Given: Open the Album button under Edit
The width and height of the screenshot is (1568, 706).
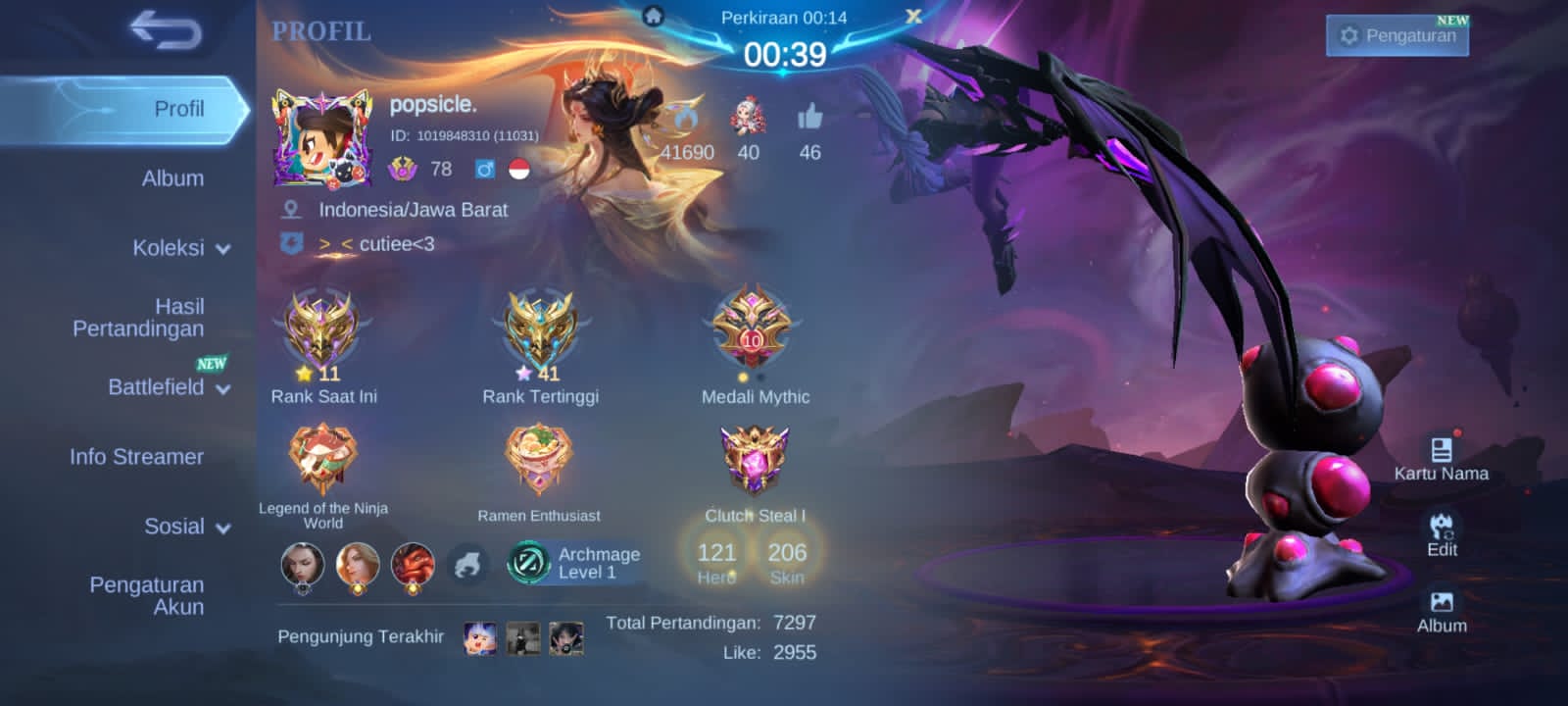Looking at the screenshot, I should point(1442,611).
